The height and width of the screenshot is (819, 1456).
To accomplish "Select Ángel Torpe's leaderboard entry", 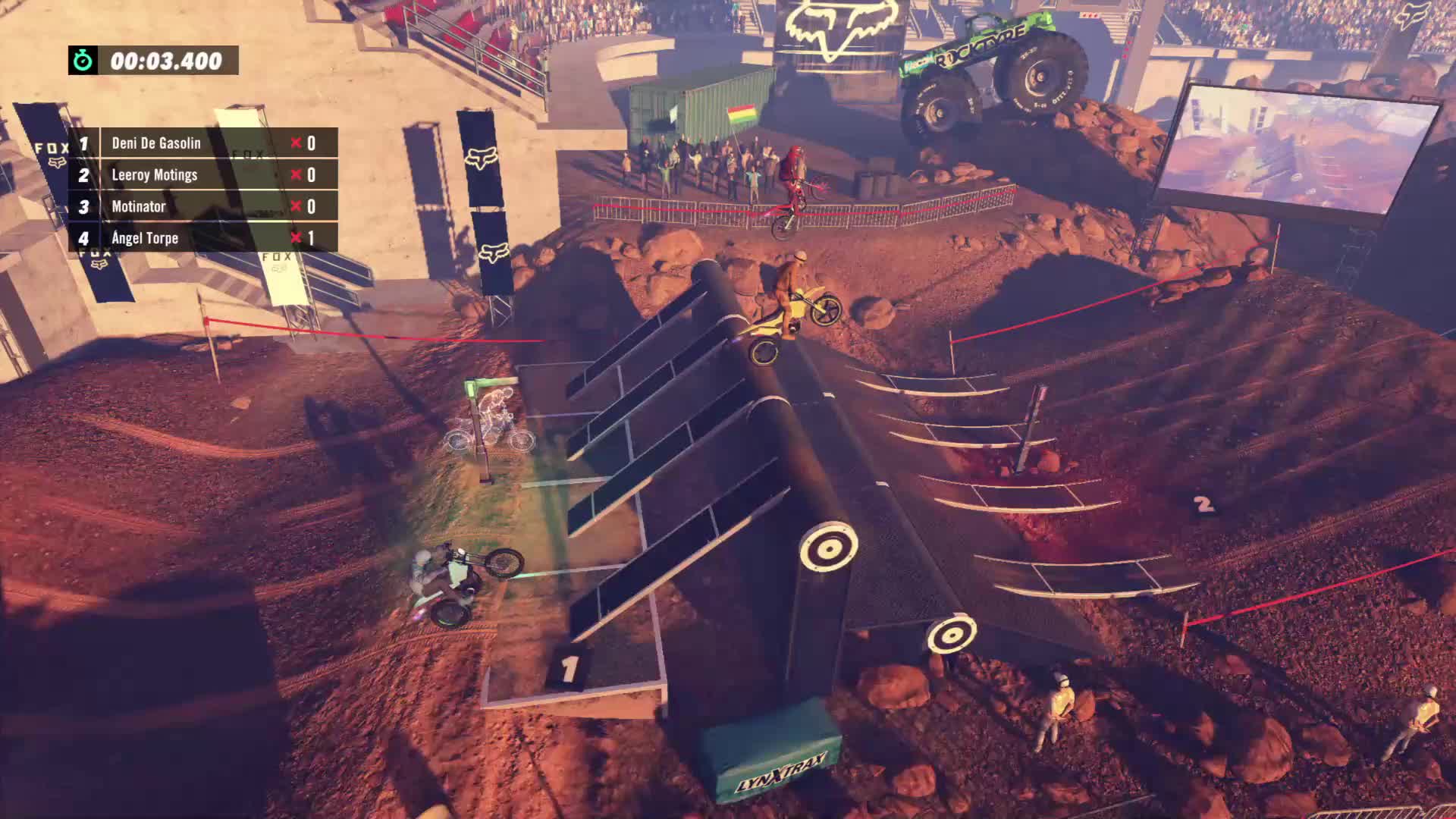I will point(202,238).
